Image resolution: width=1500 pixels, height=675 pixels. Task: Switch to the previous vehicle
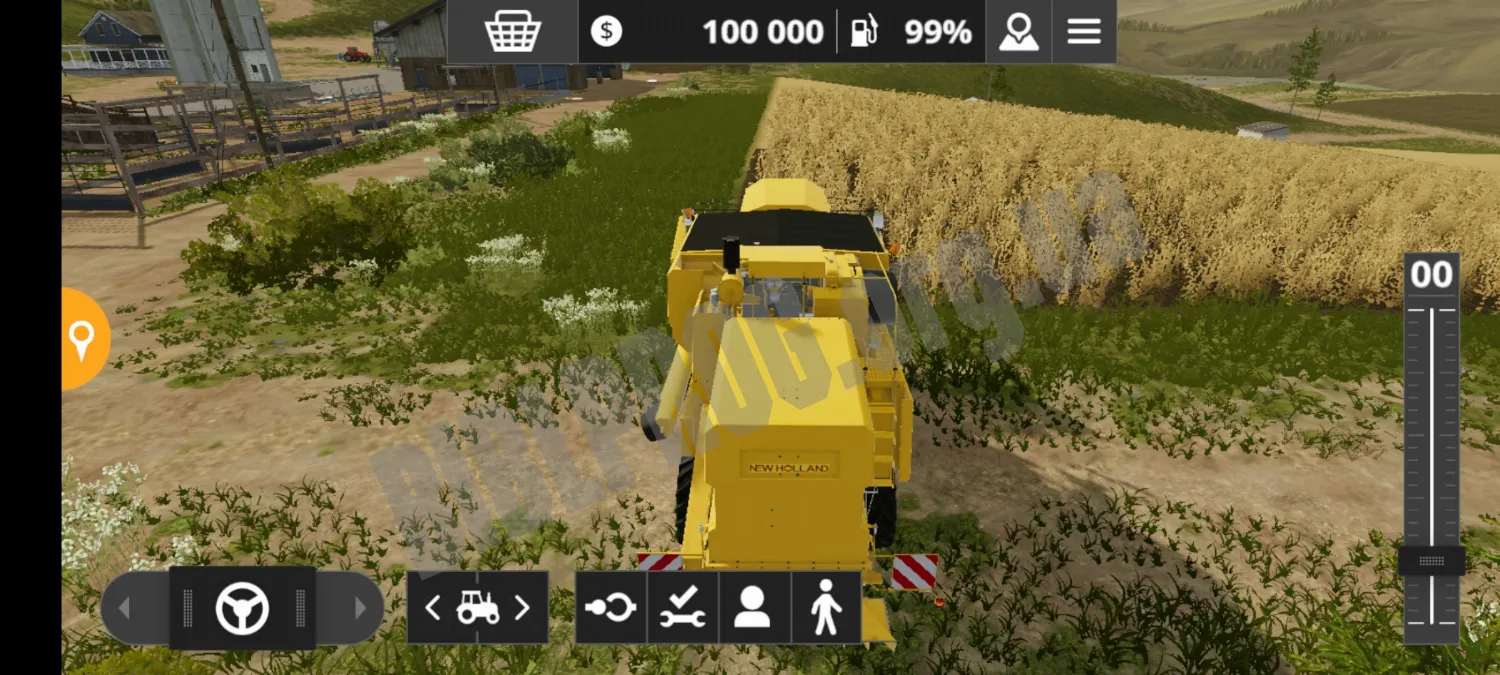[433, 608]
